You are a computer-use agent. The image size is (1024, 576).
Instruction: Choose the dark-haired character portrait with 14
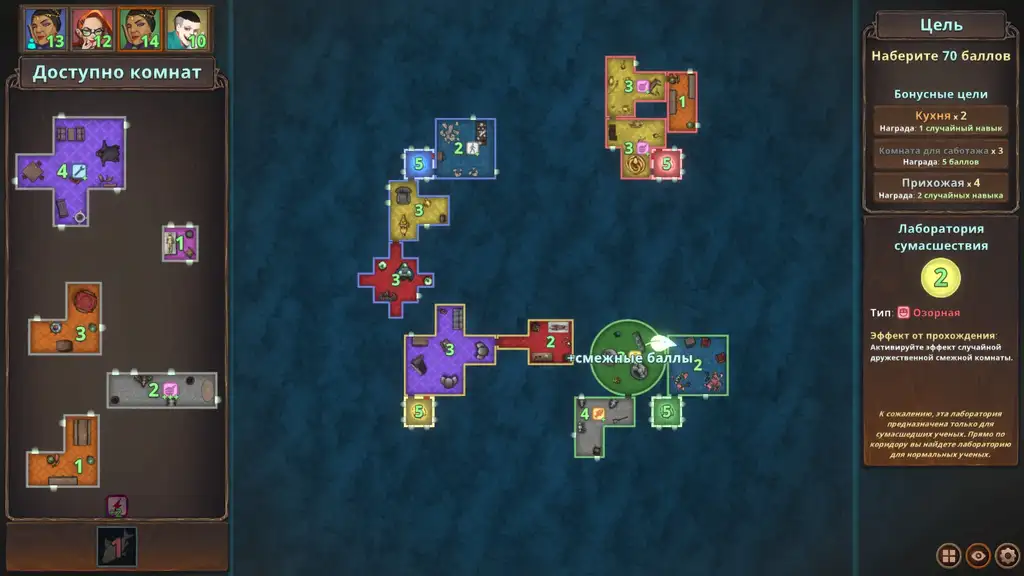point(140,29)
